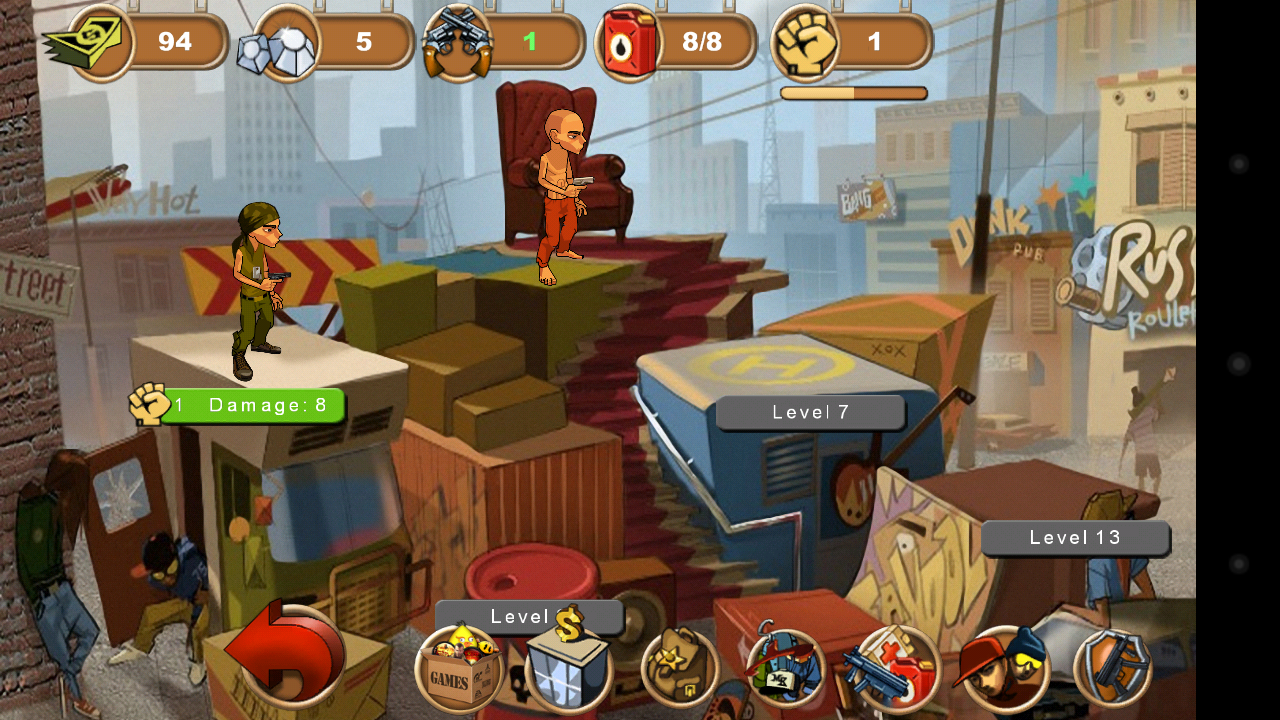1280x720 pixels.
Task: Select the Level 13 label
Action: pyautogui.click(x=1075, y=538)
